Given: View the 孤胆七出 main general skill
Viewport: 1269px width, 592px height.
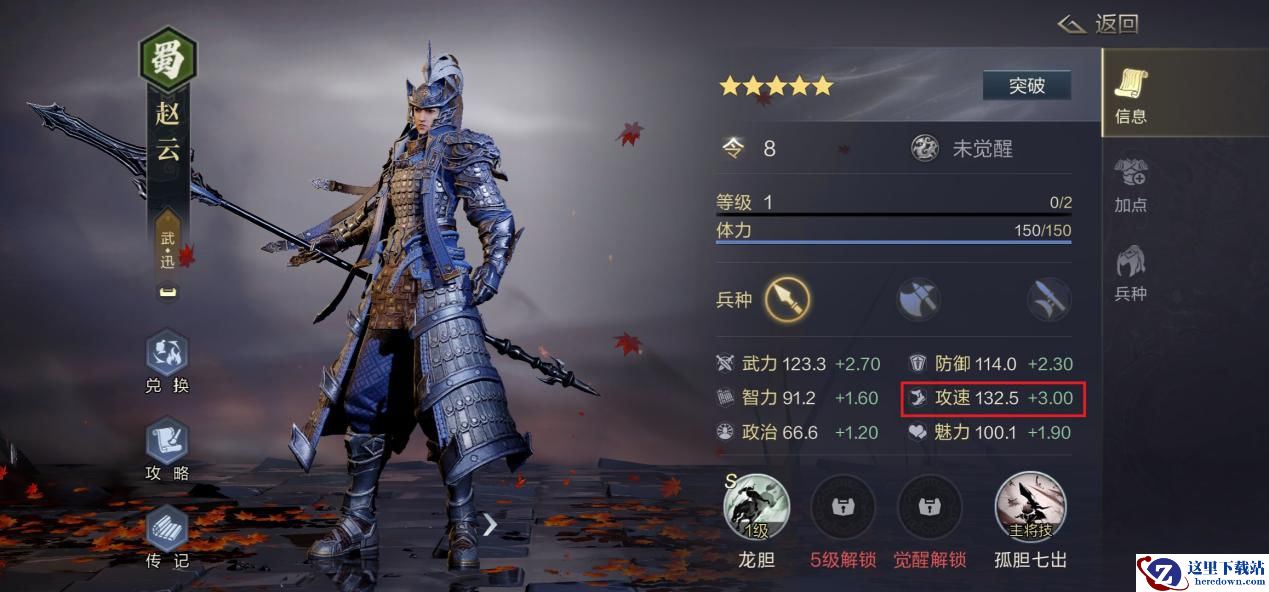Looking at the screenshot, I should coord(1030,507).
